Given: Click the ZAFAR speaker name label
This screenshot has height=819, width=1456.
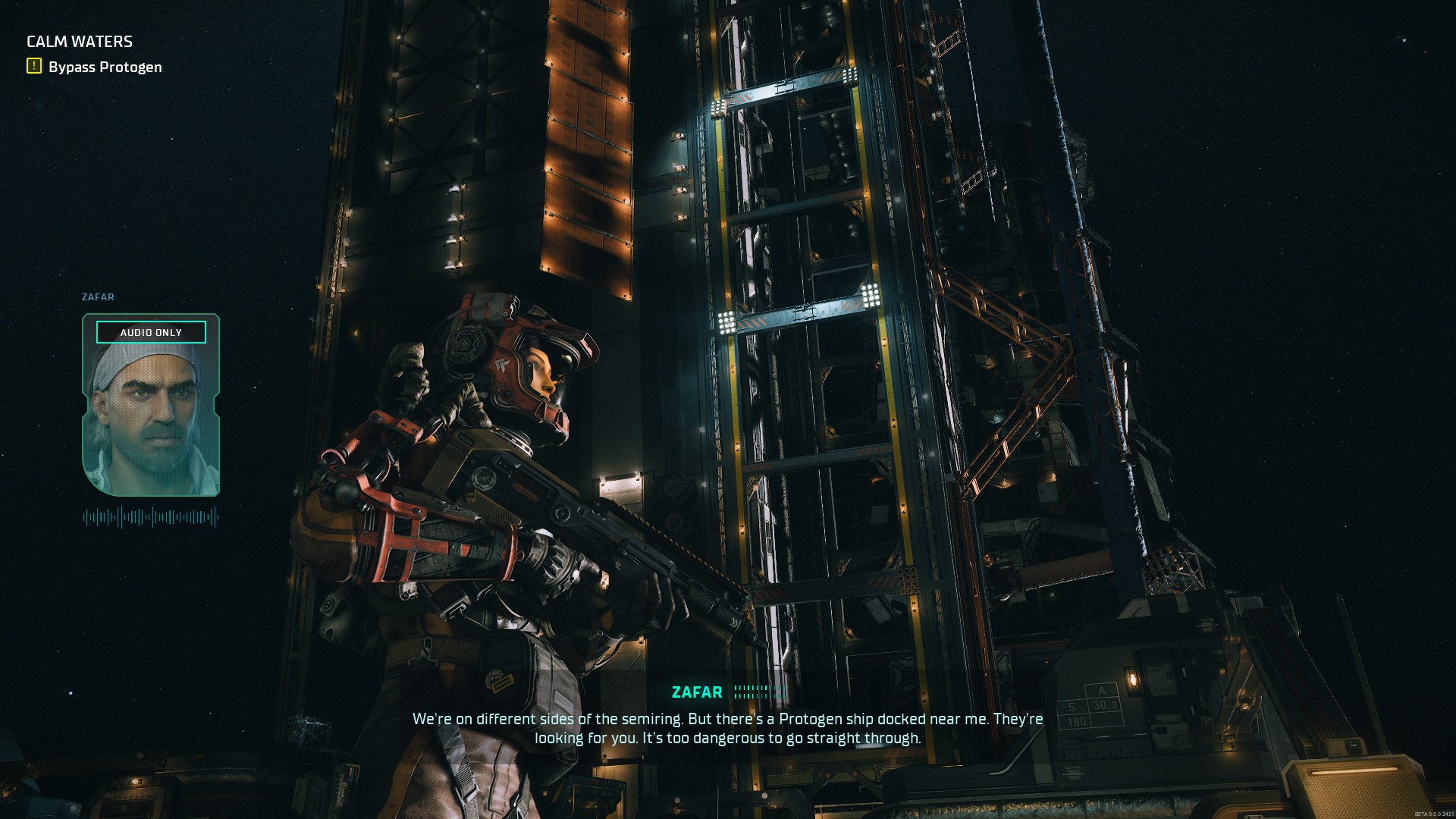Looking at the screenshot, I should click(x=697, y=692).
